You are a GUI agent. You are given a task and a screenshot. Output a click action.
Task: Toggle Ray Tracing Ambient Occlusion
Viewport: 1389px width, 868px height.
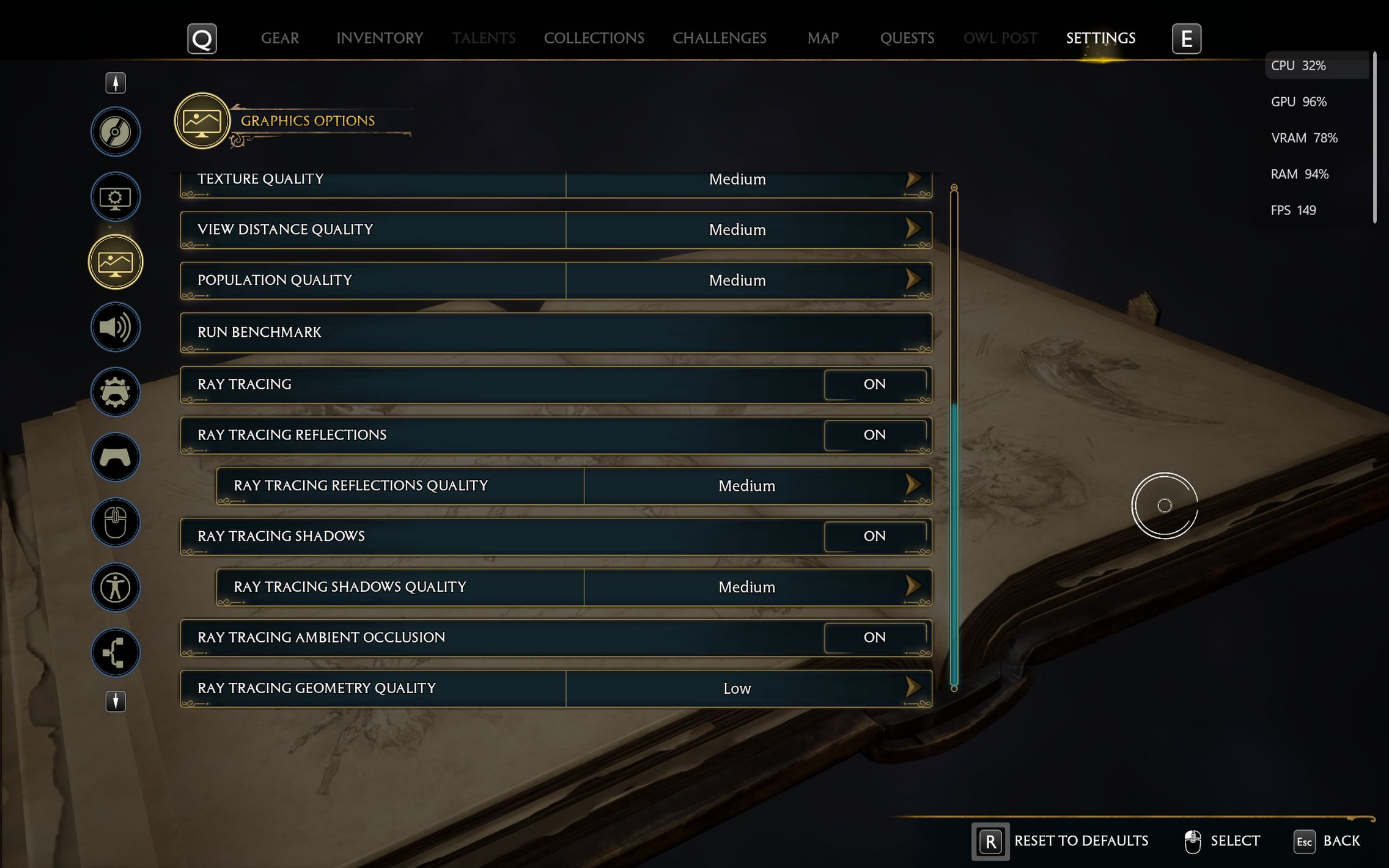pos(874,637)
